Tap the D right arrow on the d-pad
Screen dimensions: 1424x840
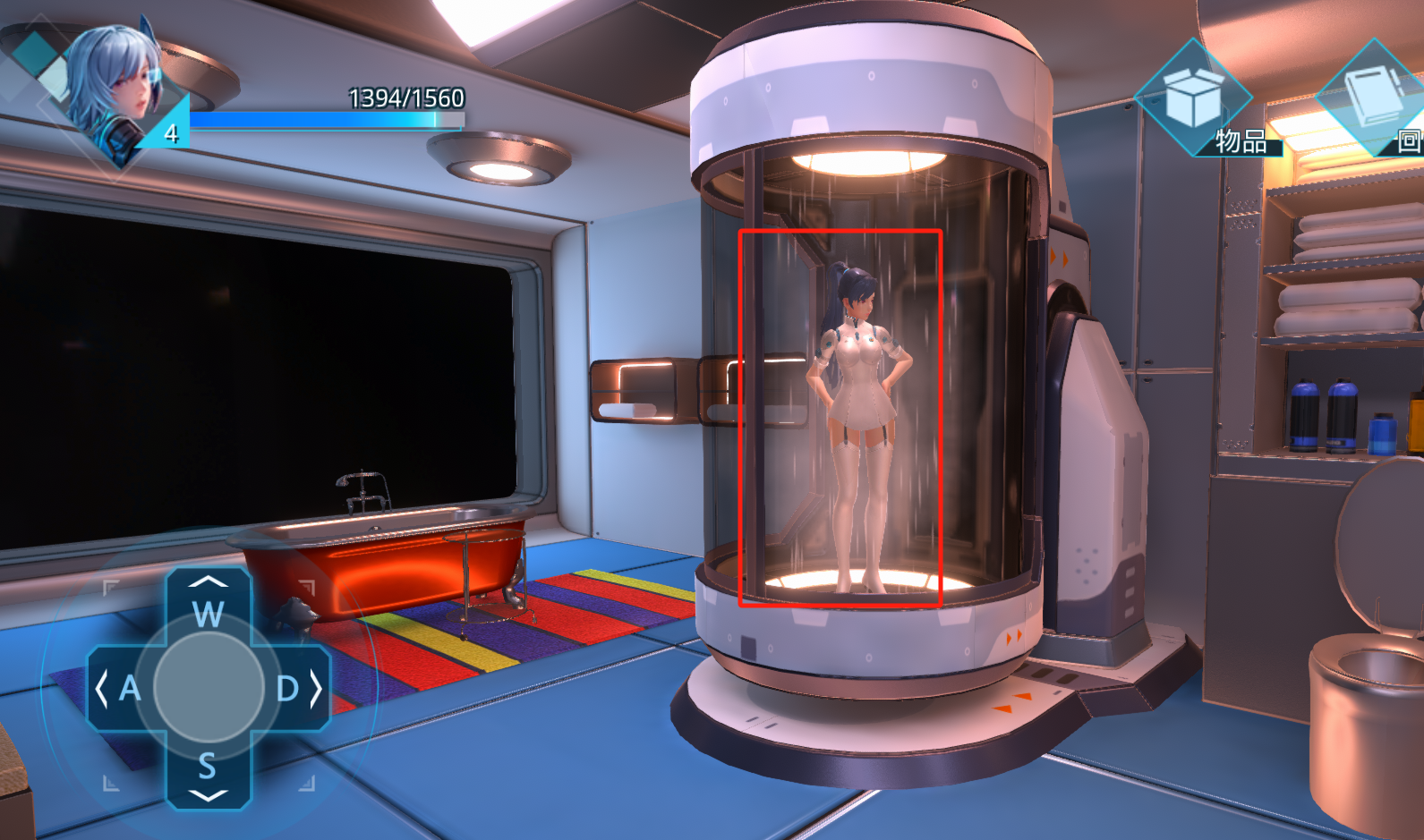296,688
